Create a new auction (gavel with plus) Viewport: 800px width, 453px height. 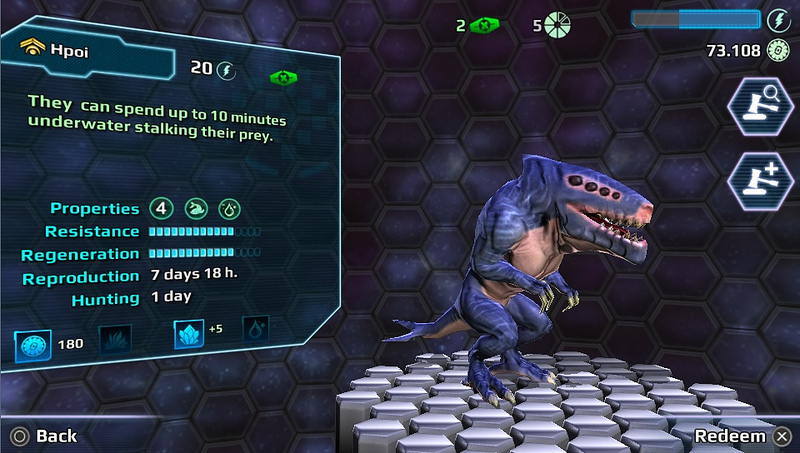pos(759,181)
